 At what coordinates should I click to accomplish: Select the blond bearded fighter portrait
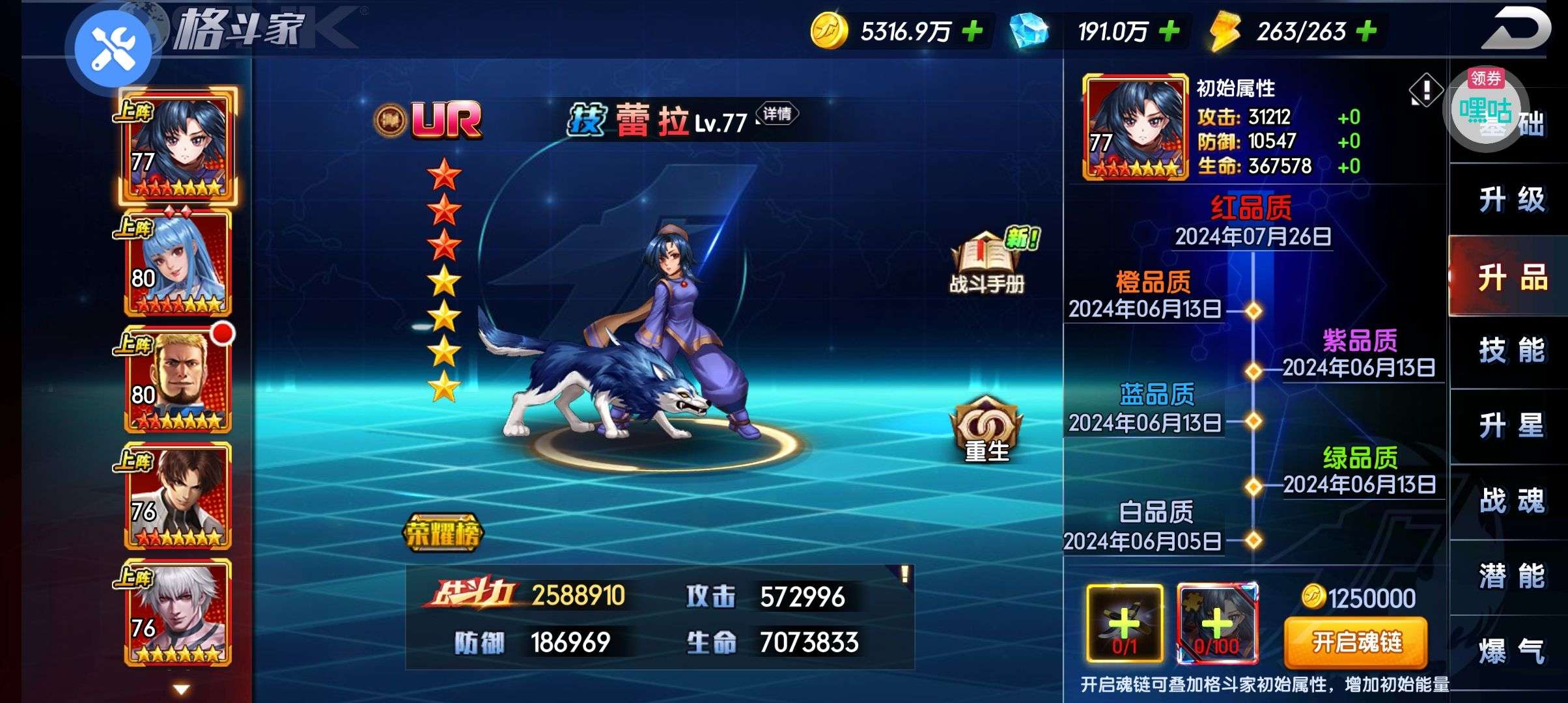click(x=178, y=380)
